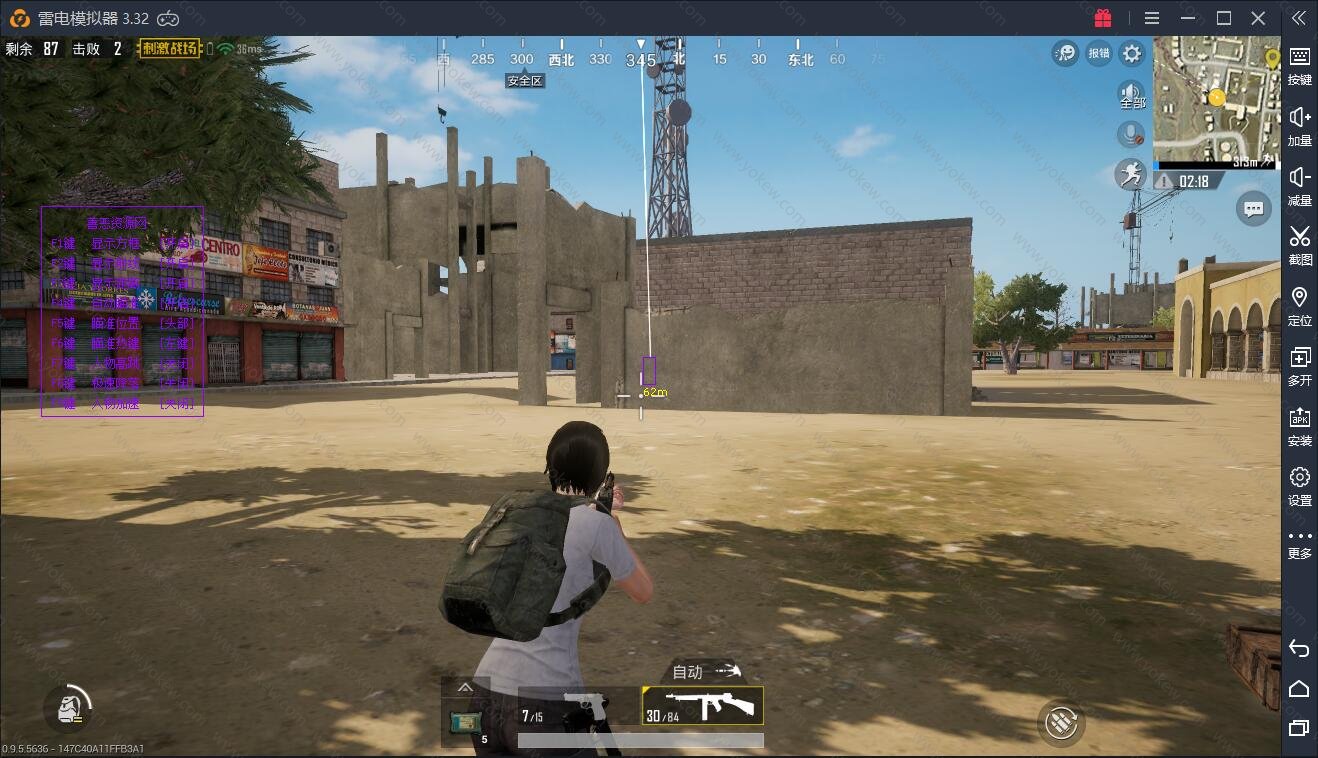Open the emulator 设置 settings
Screen dimensions: 1318x758
pos(1299,485)
